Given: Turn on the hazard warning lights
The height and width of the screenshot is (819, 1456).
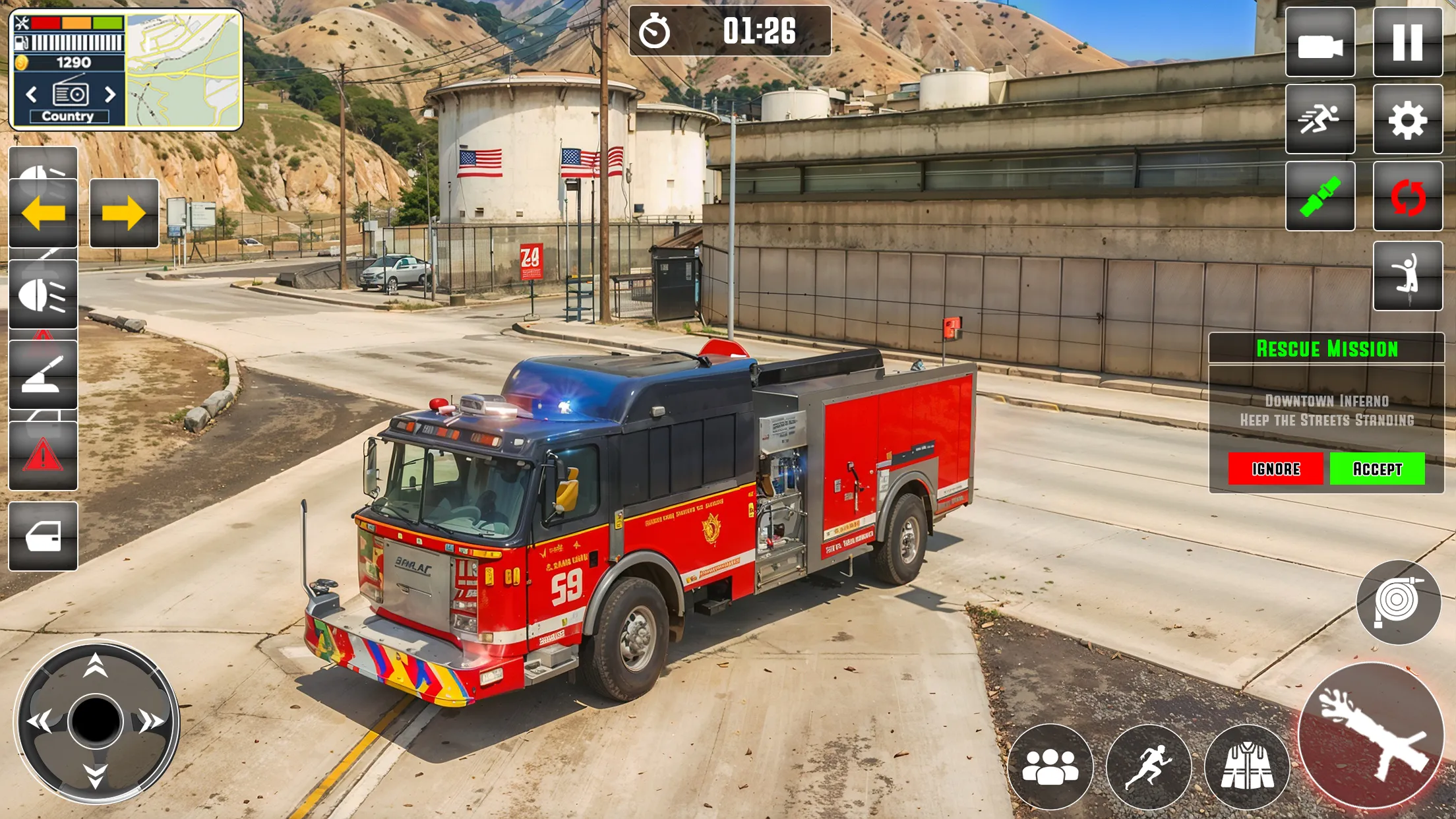Looking at the screenshot, I should 44,455.
